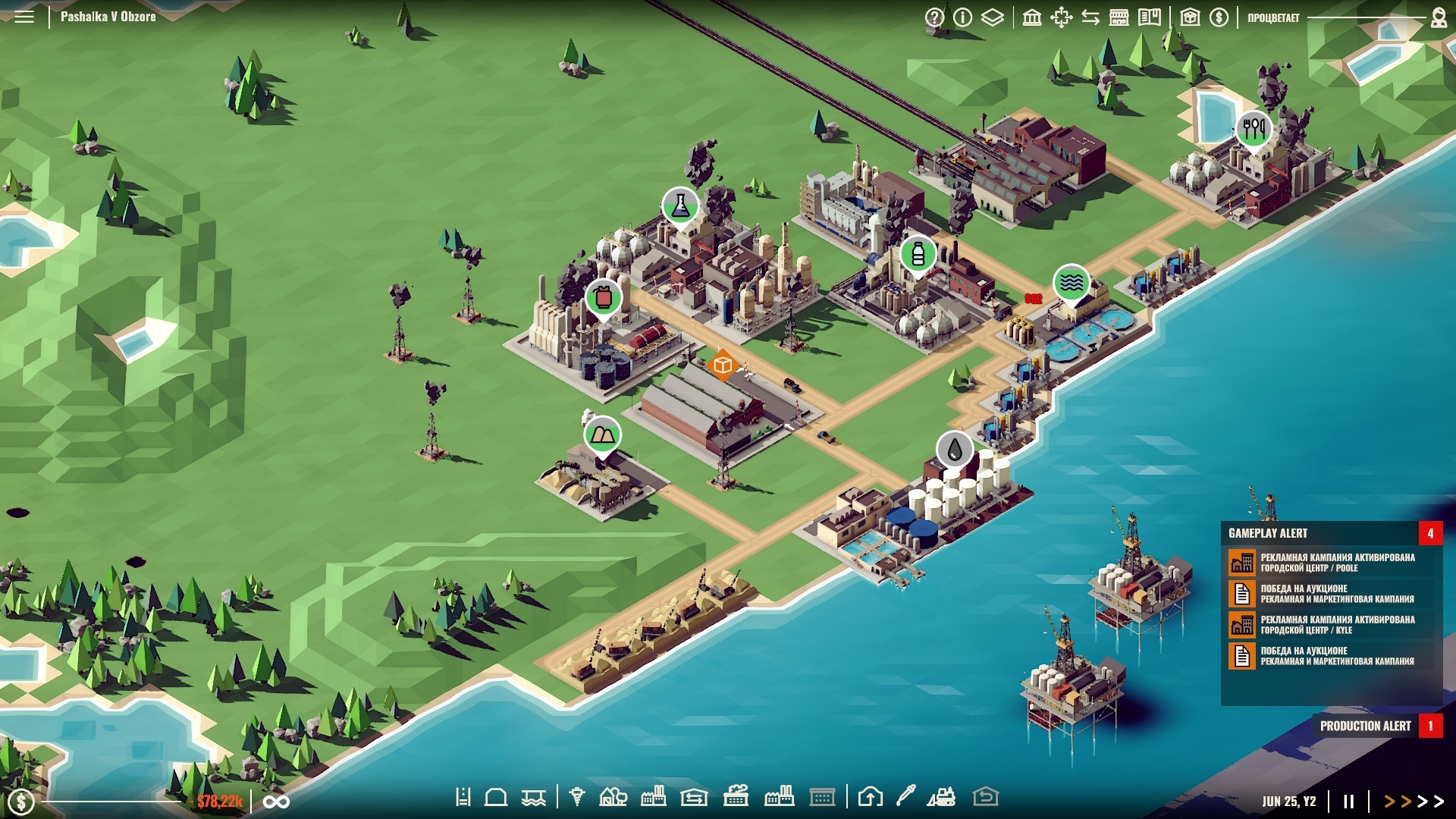Pause the game time
The height and width of the screenshot is (819, 1456).
tap(1349, 801)
